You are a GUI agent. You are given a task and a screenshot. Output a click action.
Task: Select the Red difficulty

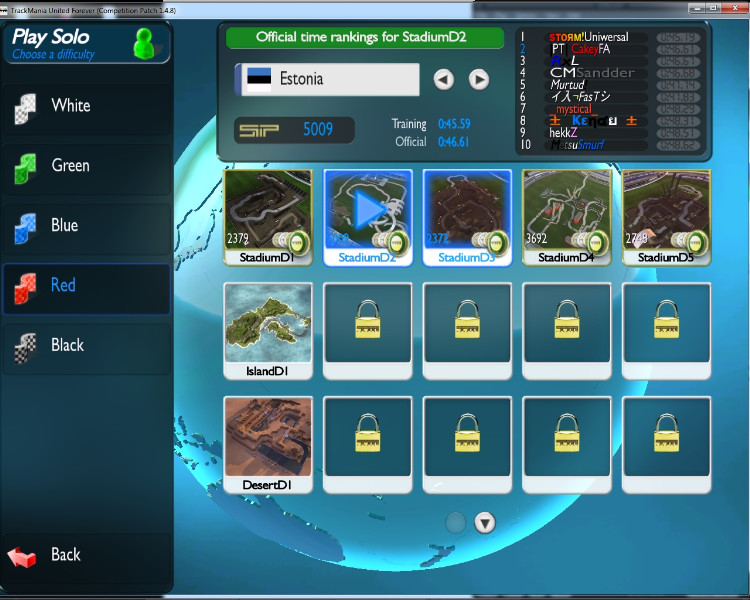tap(84, 286)
